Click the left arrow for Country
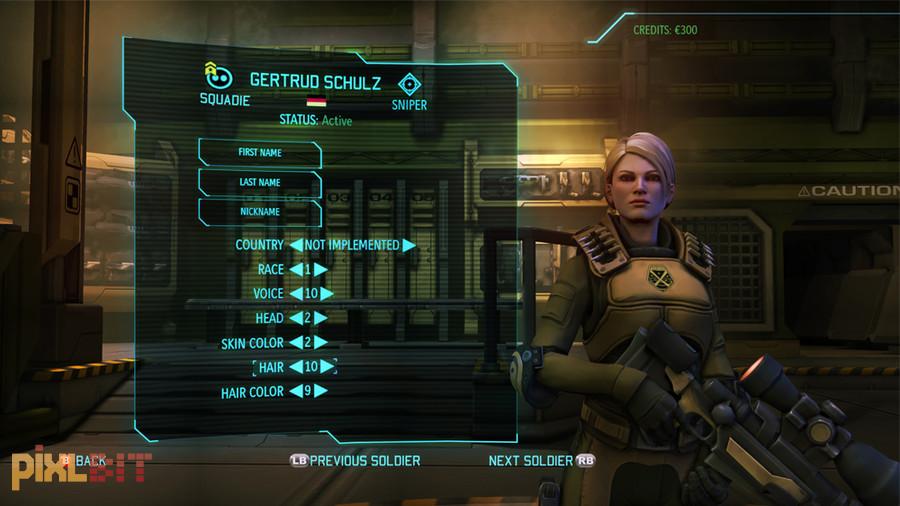This screenshot has width=900, height=506. 296,245
